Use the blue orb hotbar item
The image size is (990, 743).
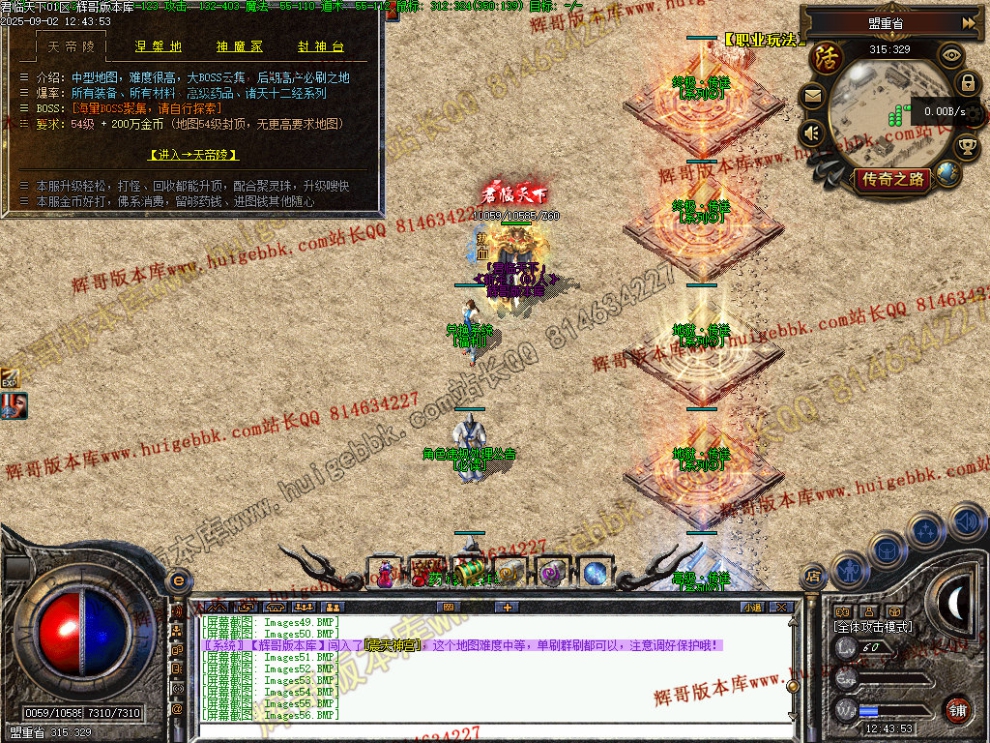click(595, 573)
